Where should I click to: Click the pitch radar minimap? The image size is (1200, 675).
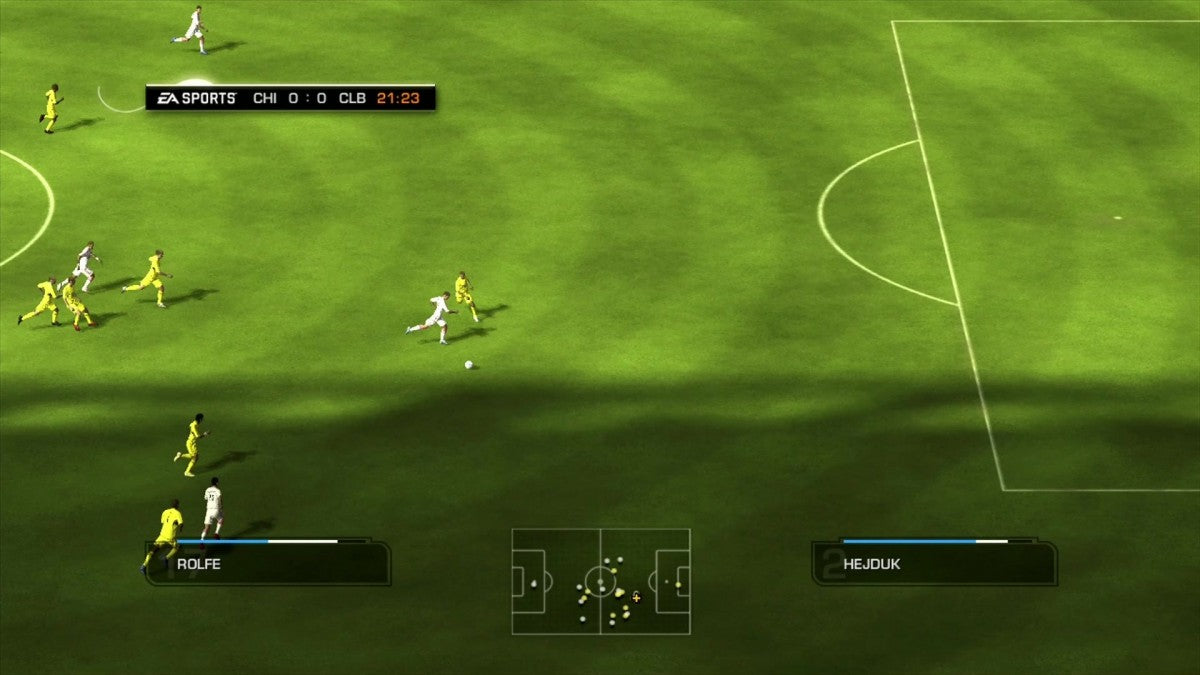coord(601,581)
